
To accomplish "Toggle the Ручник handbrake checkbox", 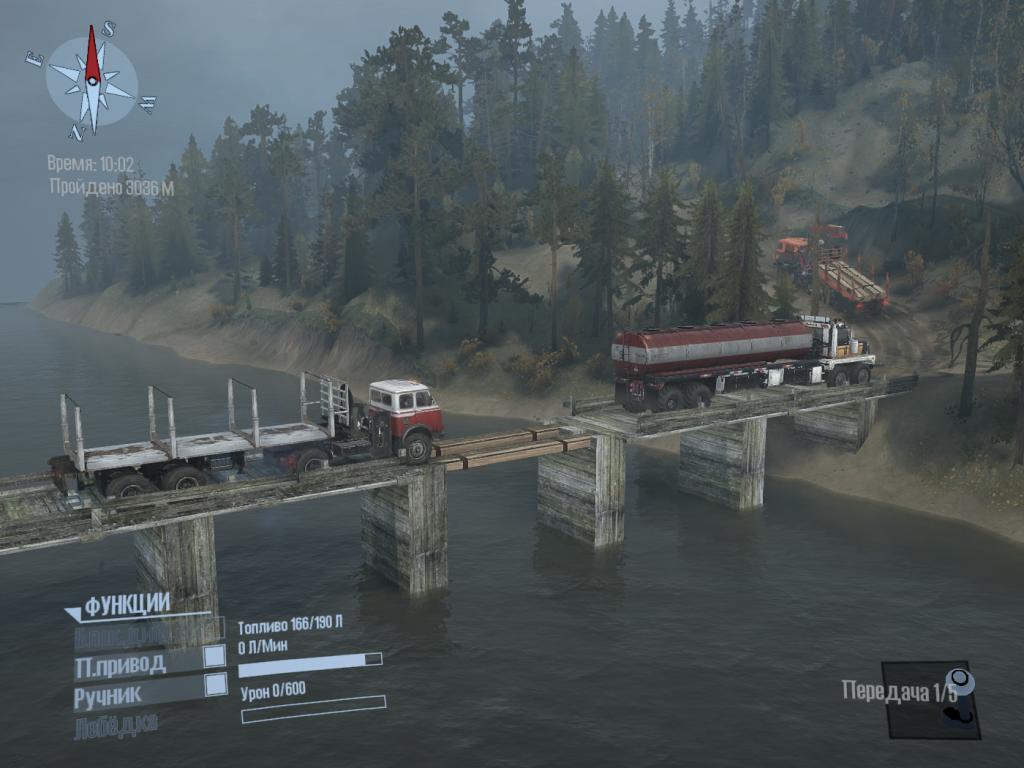I will [x=214, y=685].
